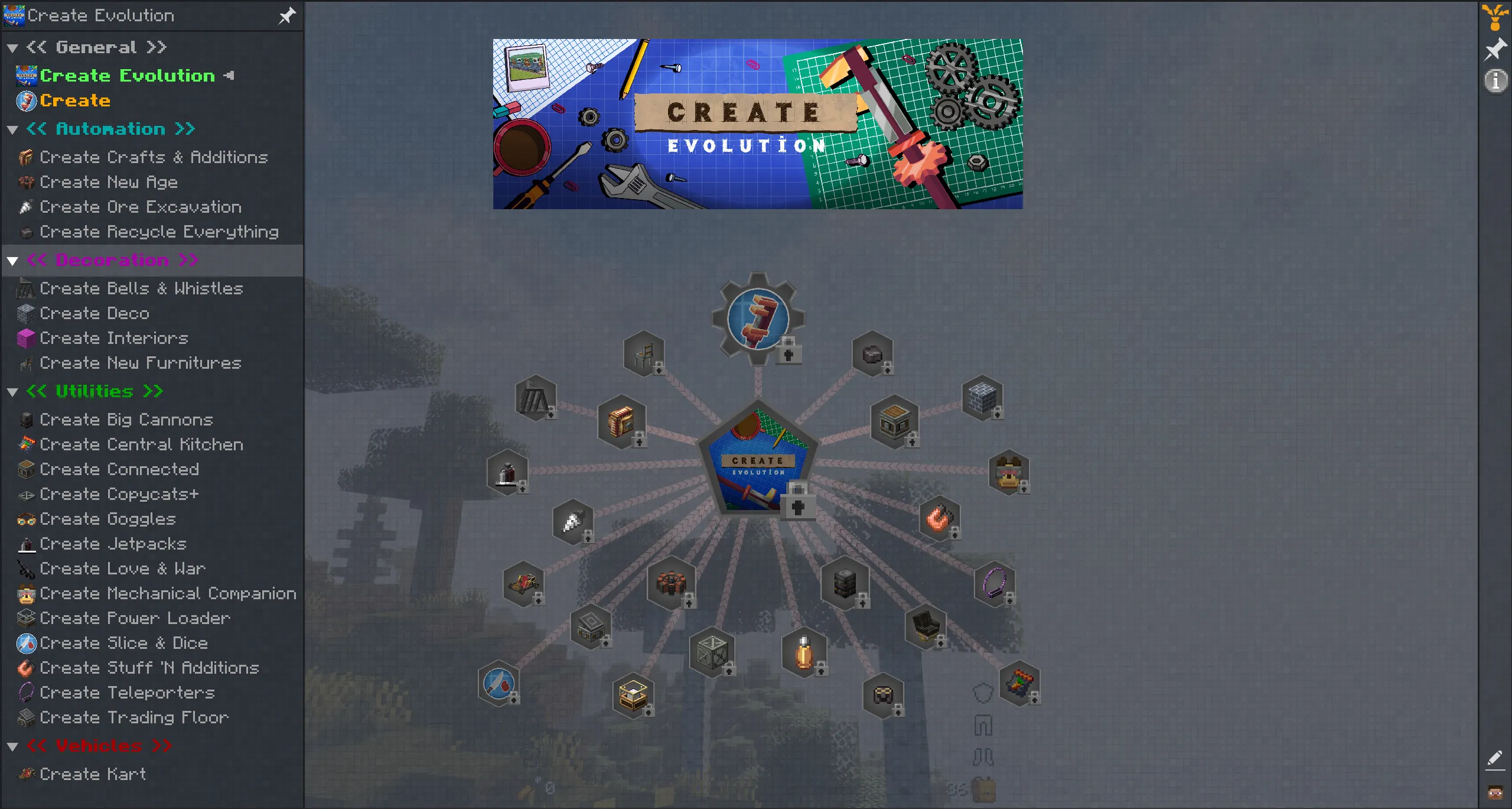Collapse the General chapter group
The image size is (1512, 809).
coord(12,47)
